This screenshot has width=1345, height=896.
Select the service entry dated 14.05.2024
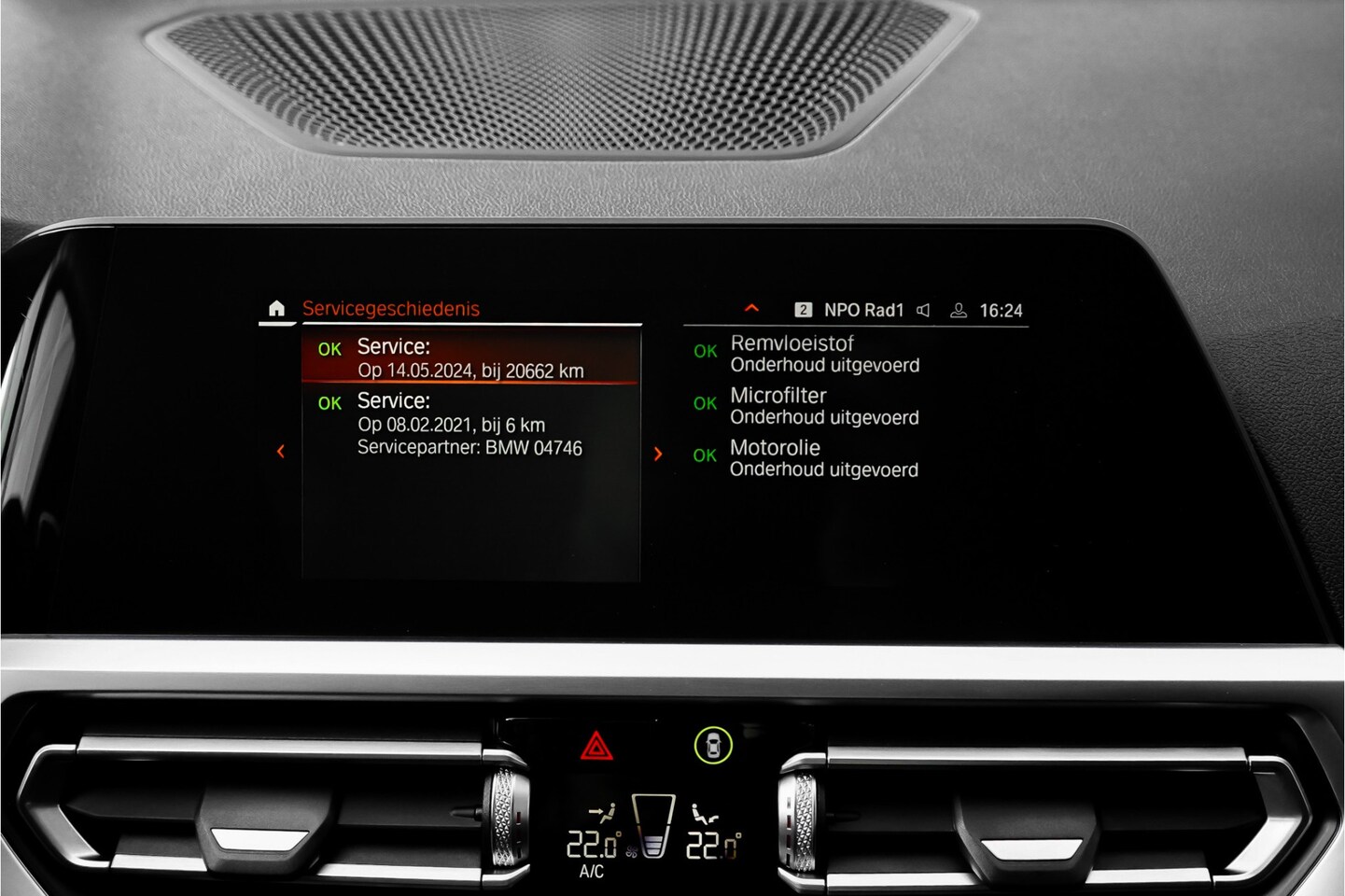pyautogui.click(x=470, y=358)
